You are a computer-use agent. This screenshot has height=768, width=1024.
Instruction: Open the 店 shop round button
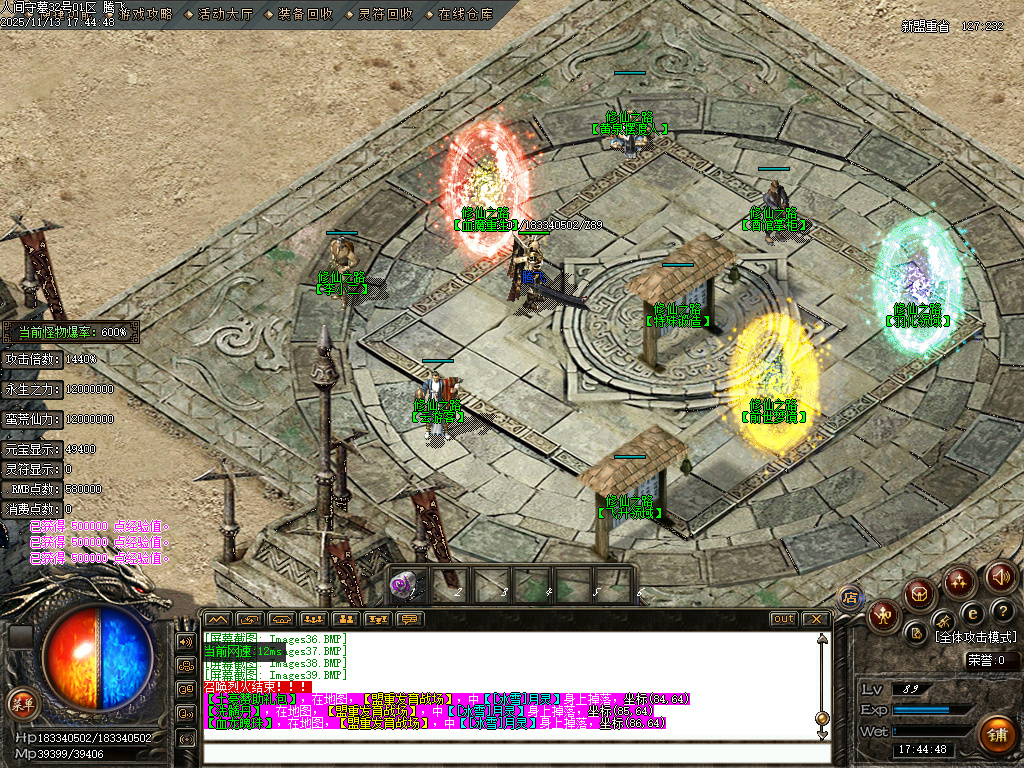click(851, 597)
